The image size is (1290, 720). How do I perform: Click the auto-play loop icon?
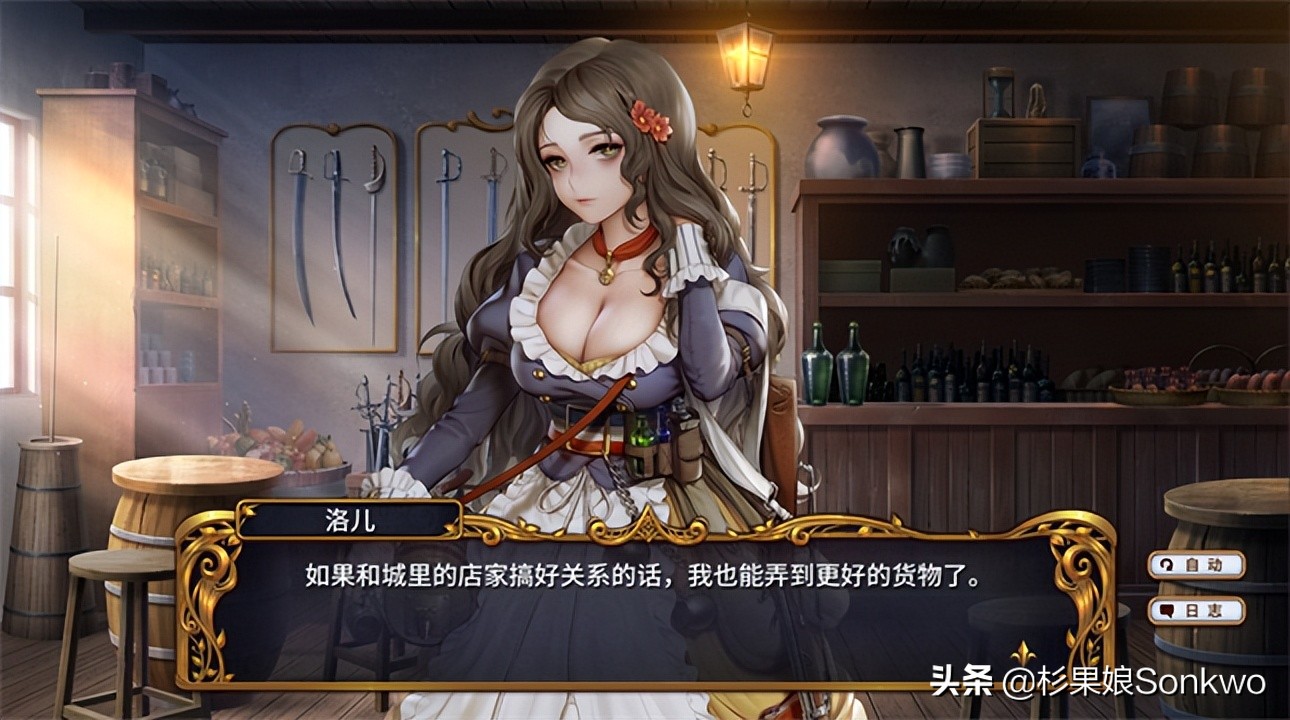pos(1166,564)
